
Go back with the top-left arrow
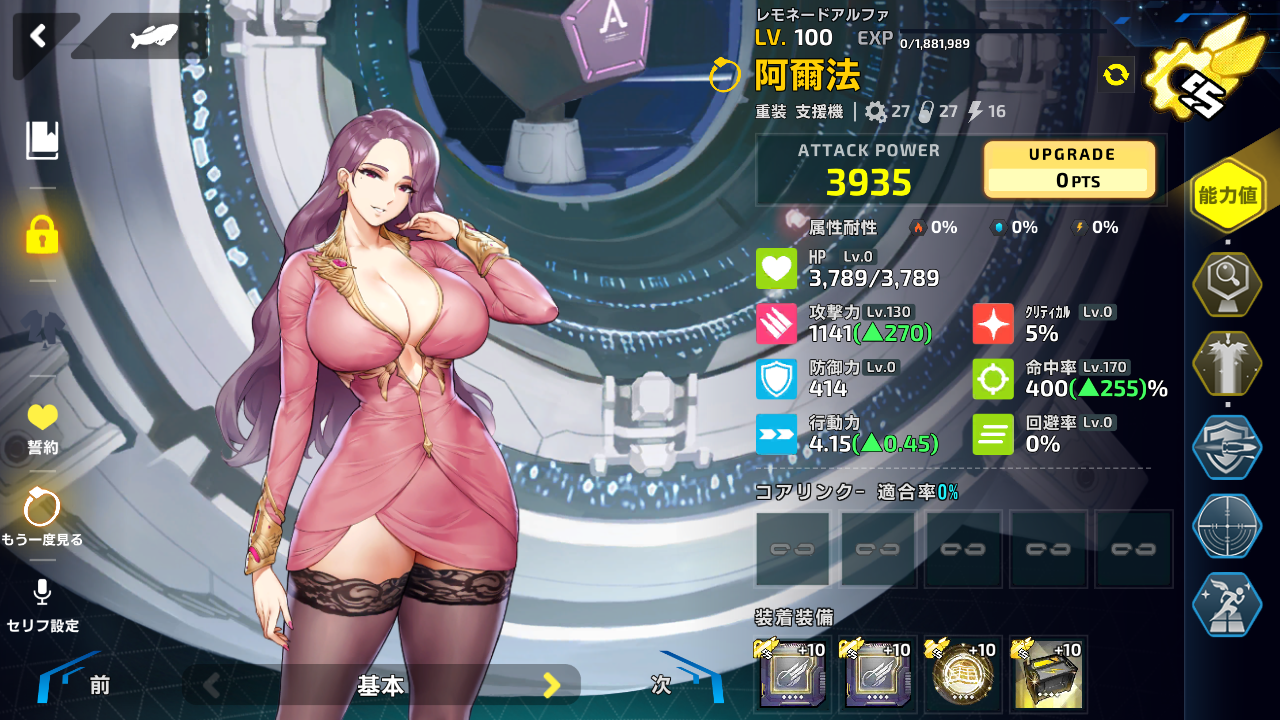click(x=38, y=37)
